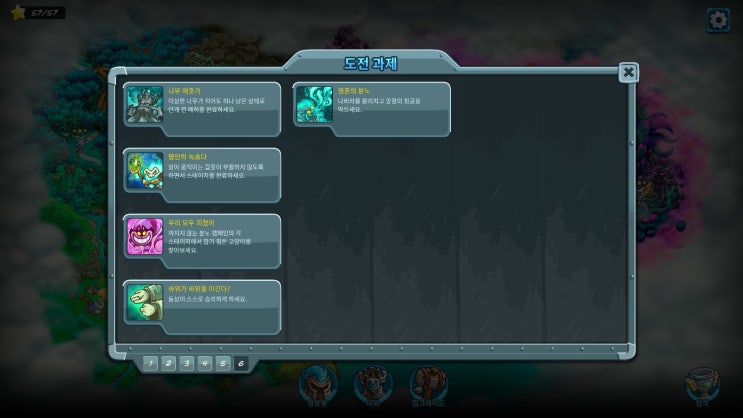Switch to achievements page 5
This screenshot has height=418, width=743.
[x=222, y=363]
